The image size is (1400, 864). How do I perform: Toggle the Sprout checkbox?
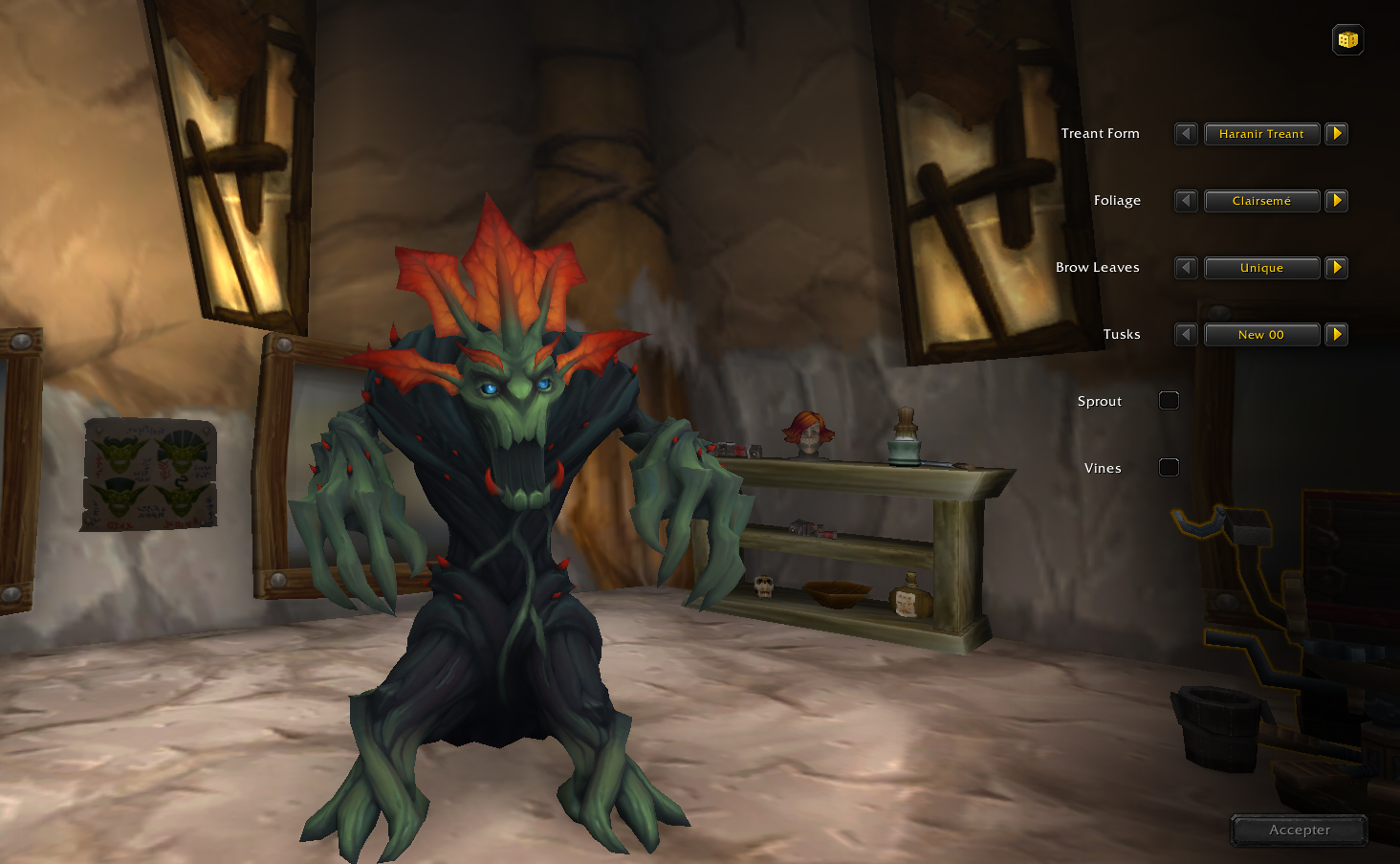pyautogui.click(x=1169, y=401)
